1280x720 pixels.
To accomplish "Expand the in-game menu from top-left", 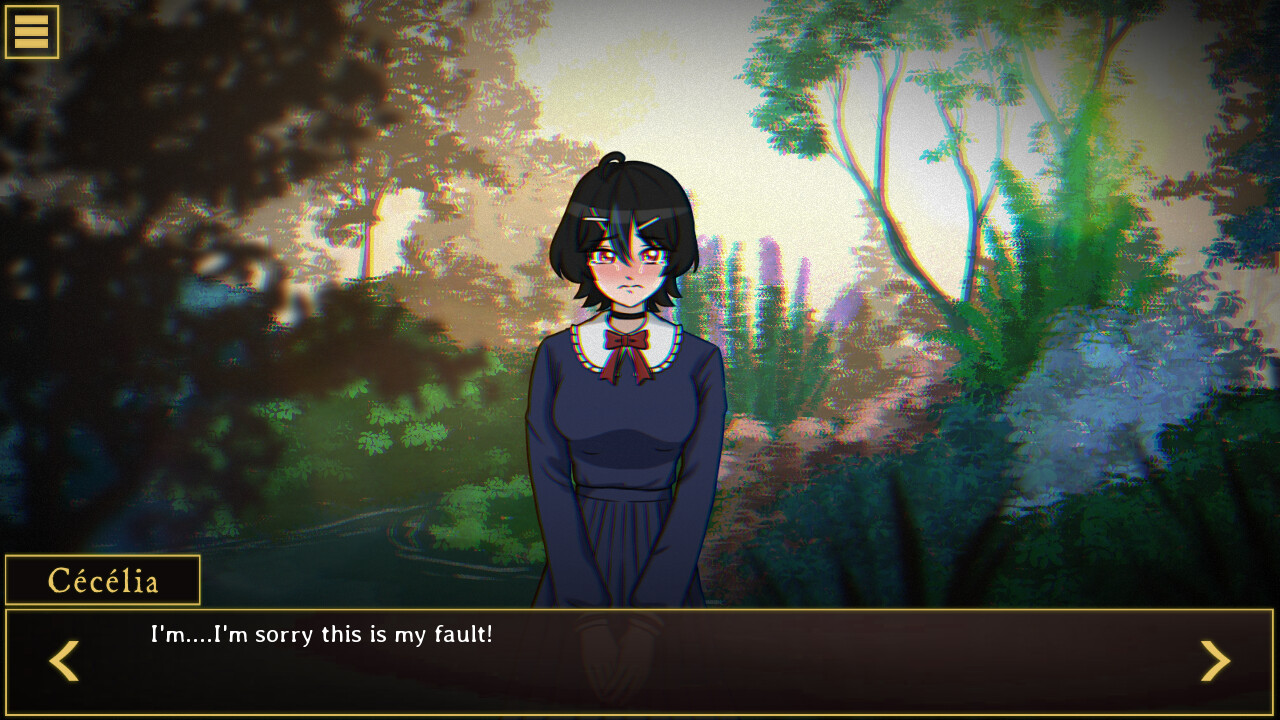I will point(32,31).
